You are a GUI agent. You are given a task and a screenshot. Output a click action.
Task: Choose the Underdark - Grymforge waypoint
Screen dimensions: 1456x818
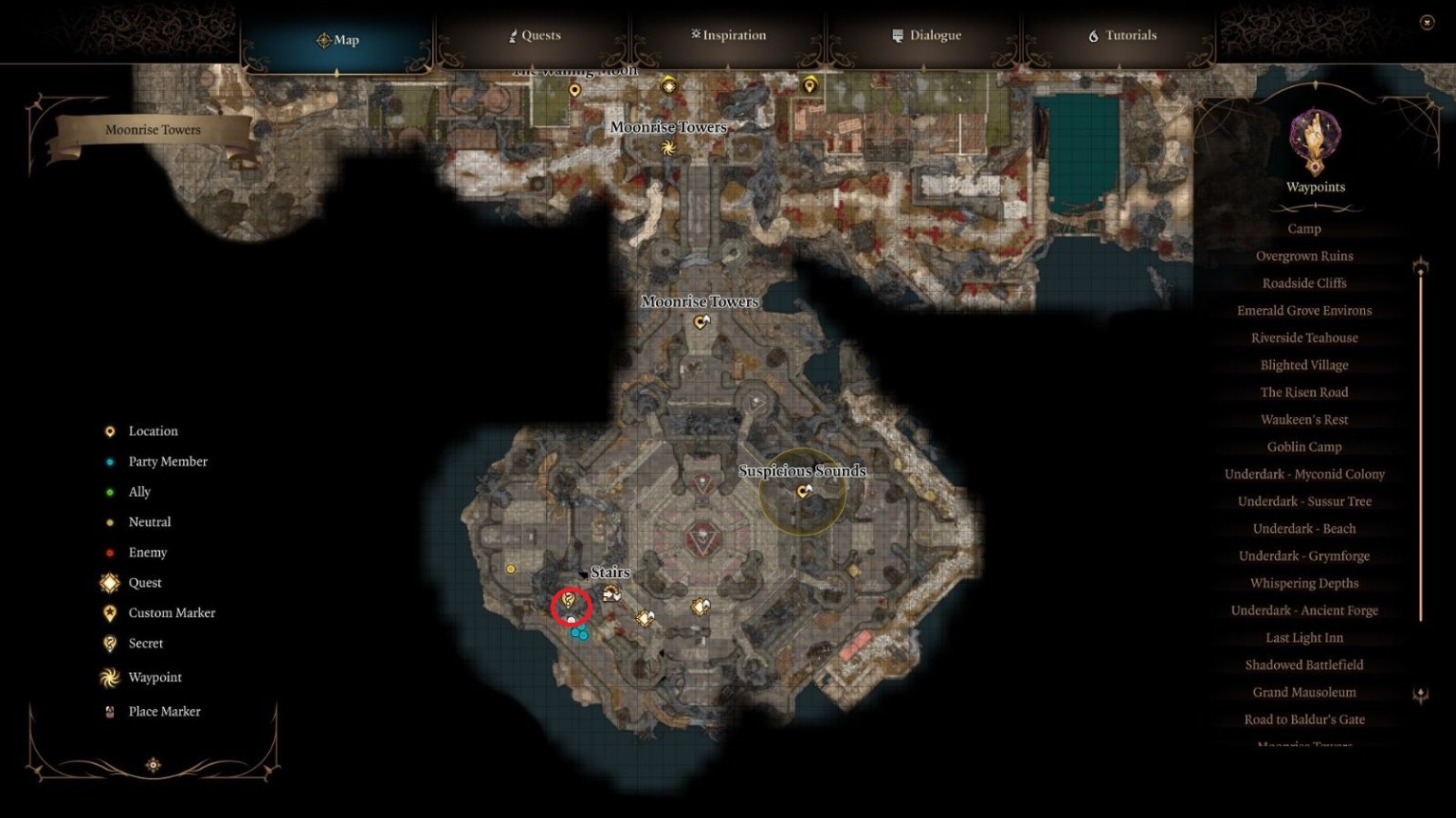point(1304,555)
